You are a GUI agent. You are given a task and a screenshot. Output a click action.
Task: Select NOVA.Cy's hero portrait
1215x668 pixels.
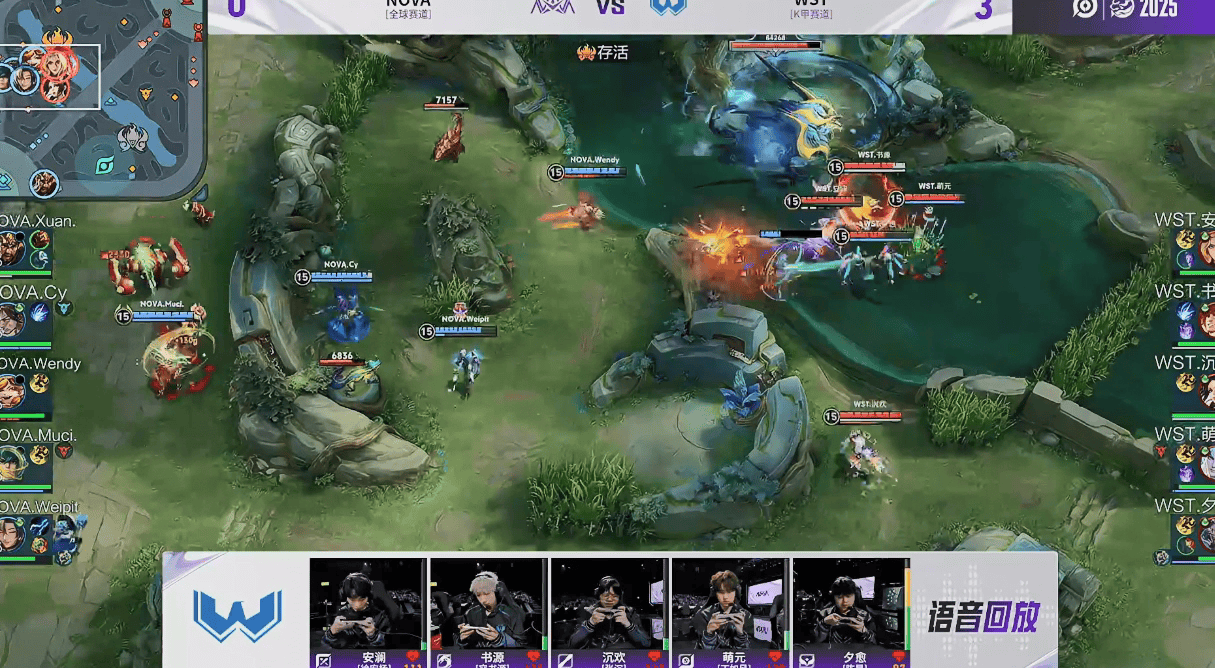point(11,320)
